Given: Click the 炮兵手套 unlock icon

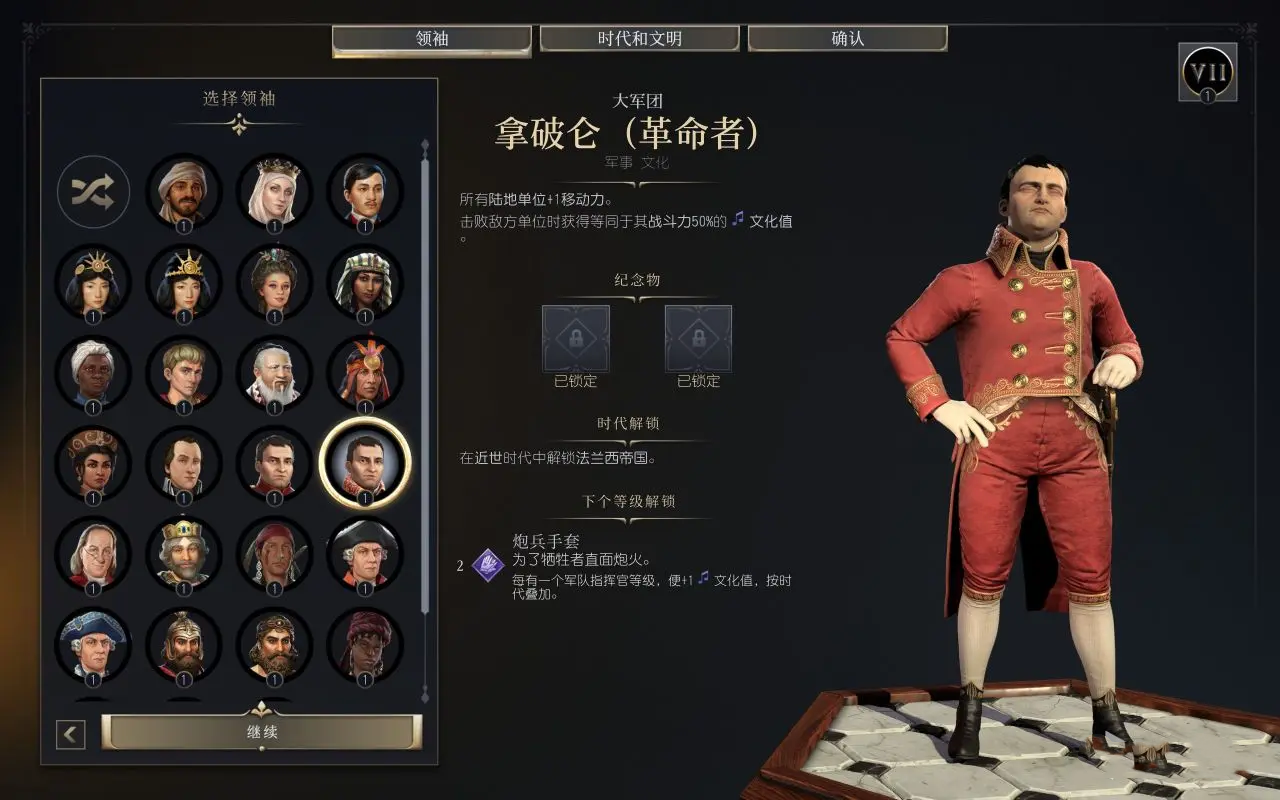Looking at the screenshot, I should 488,565.
